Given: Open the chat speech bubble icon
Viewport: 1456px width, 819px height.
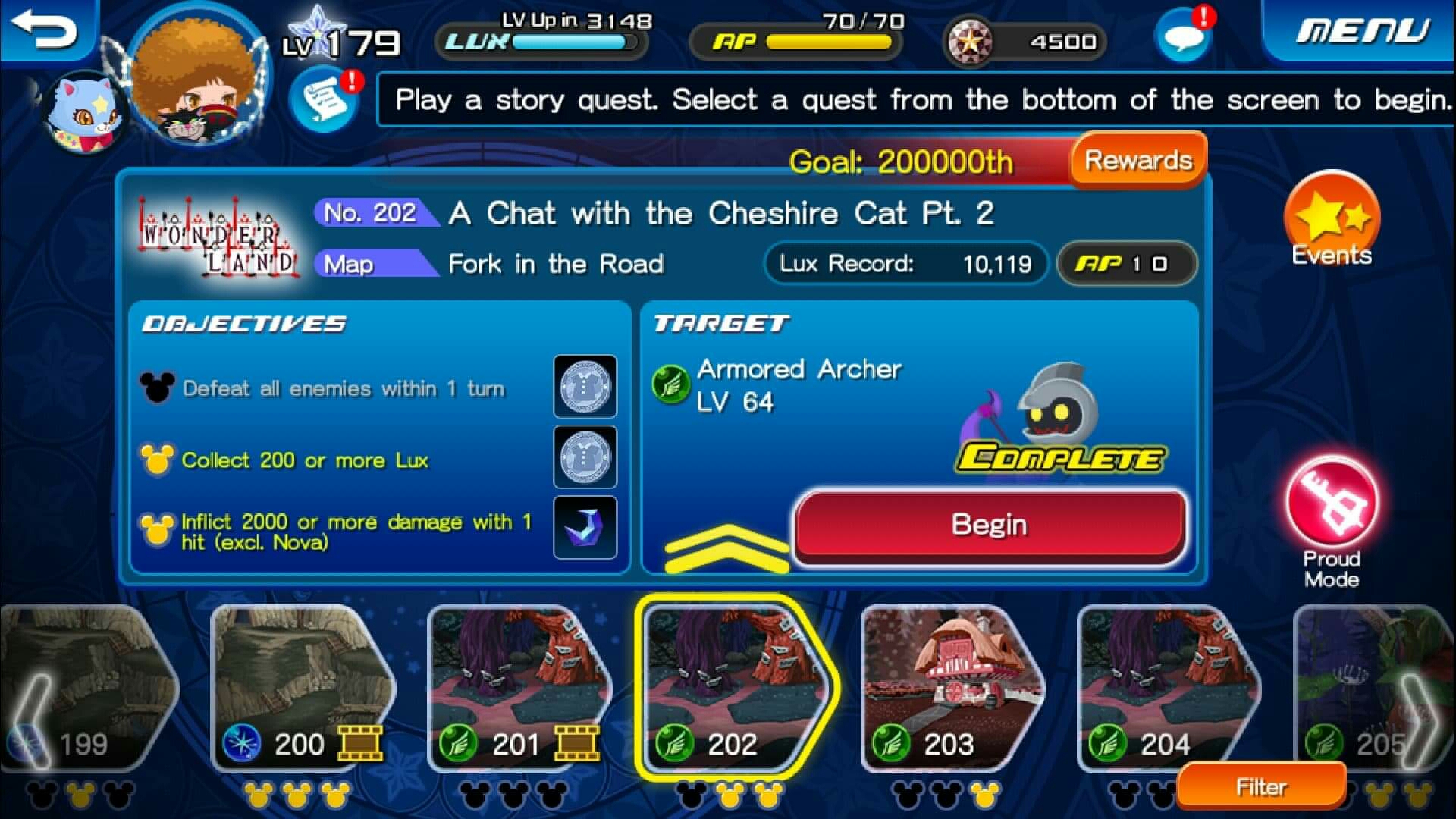Looking at the screenshot, I should (x=1183, y=36).
